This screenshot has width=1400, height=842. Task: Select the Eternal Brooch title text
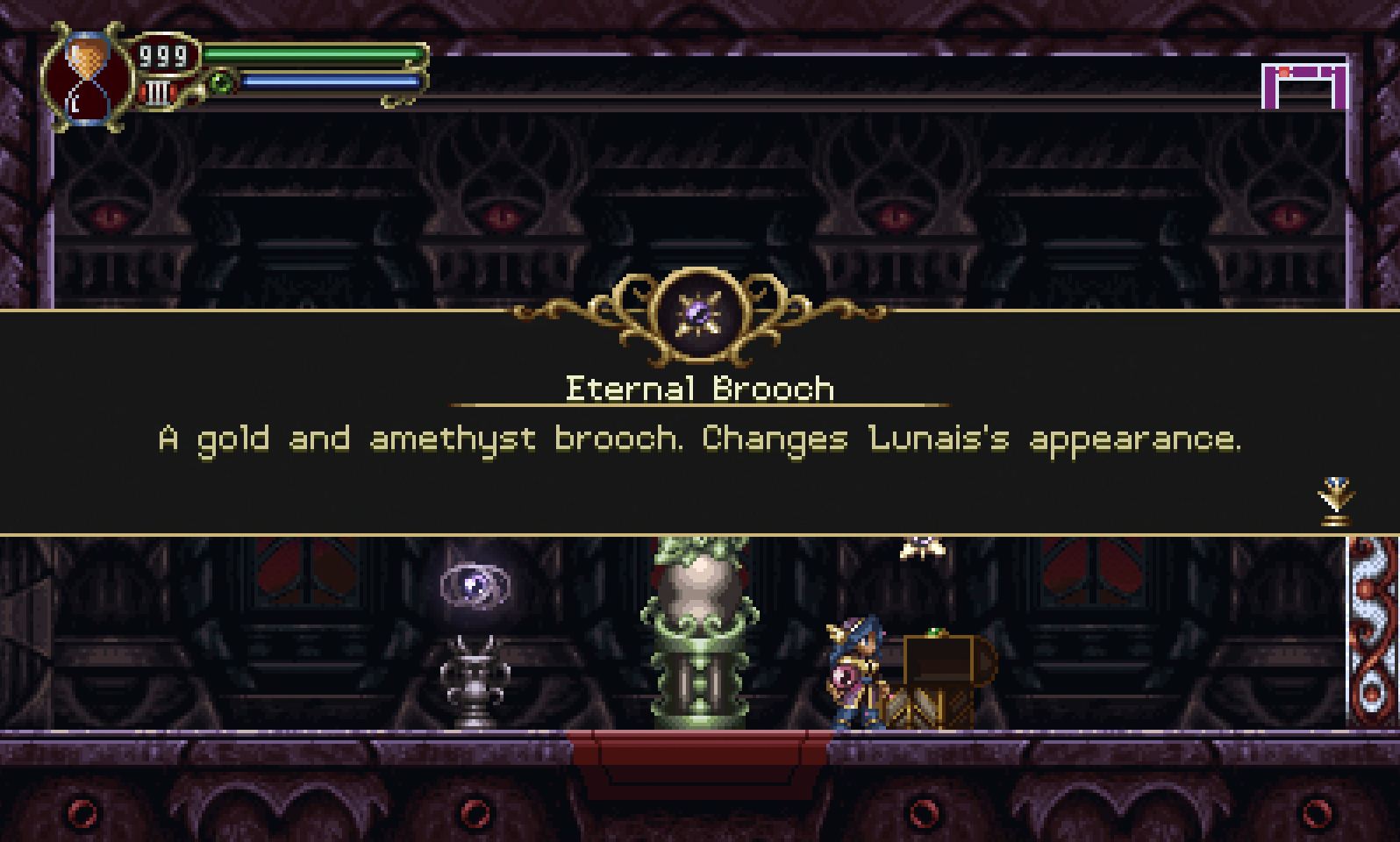[x=699, y=389]
